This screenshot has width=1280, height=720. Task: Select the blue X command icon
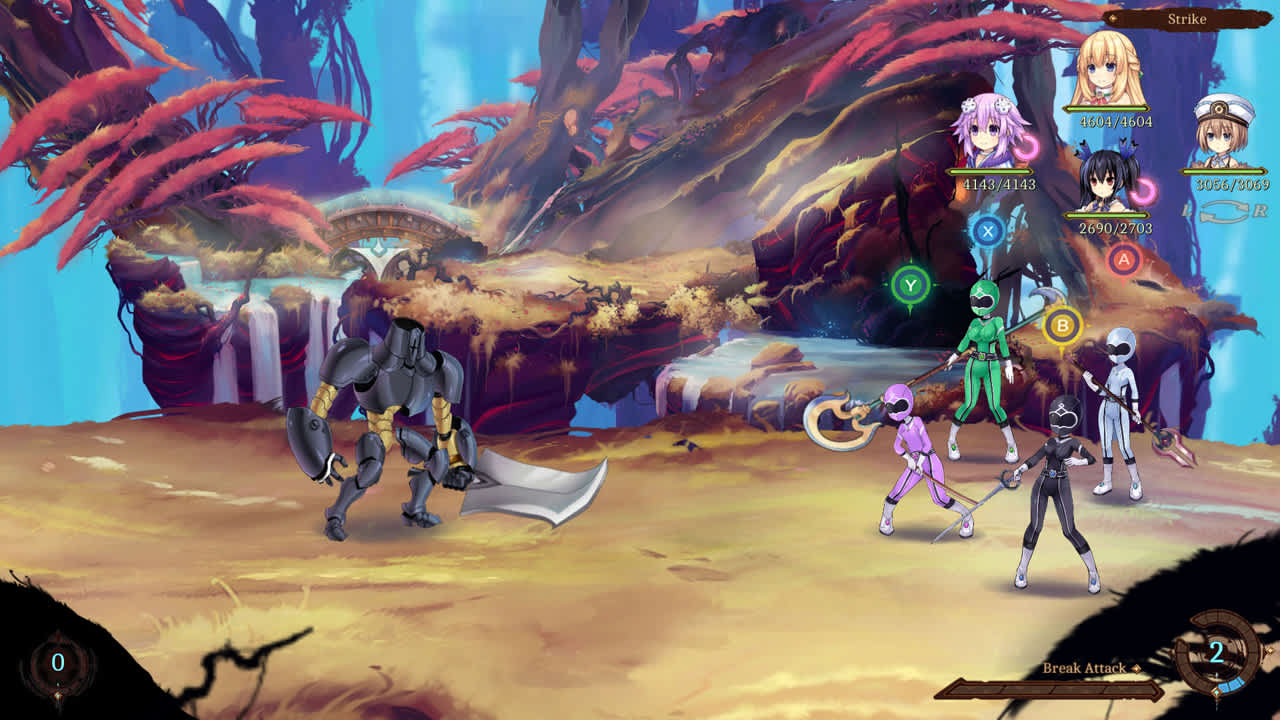click(x=990, y=230)
